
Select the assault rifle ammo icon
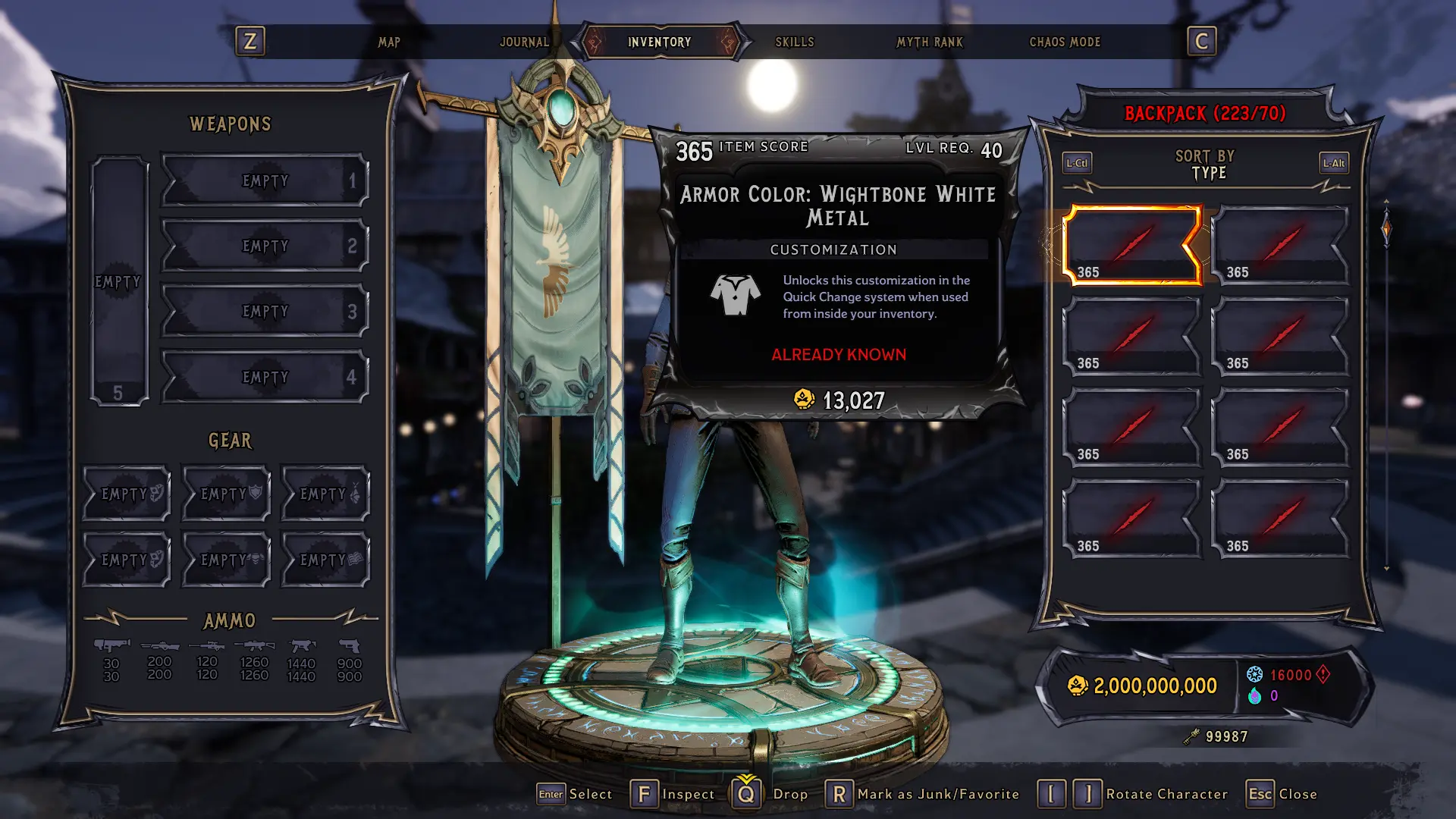click(x=254, y=646)
